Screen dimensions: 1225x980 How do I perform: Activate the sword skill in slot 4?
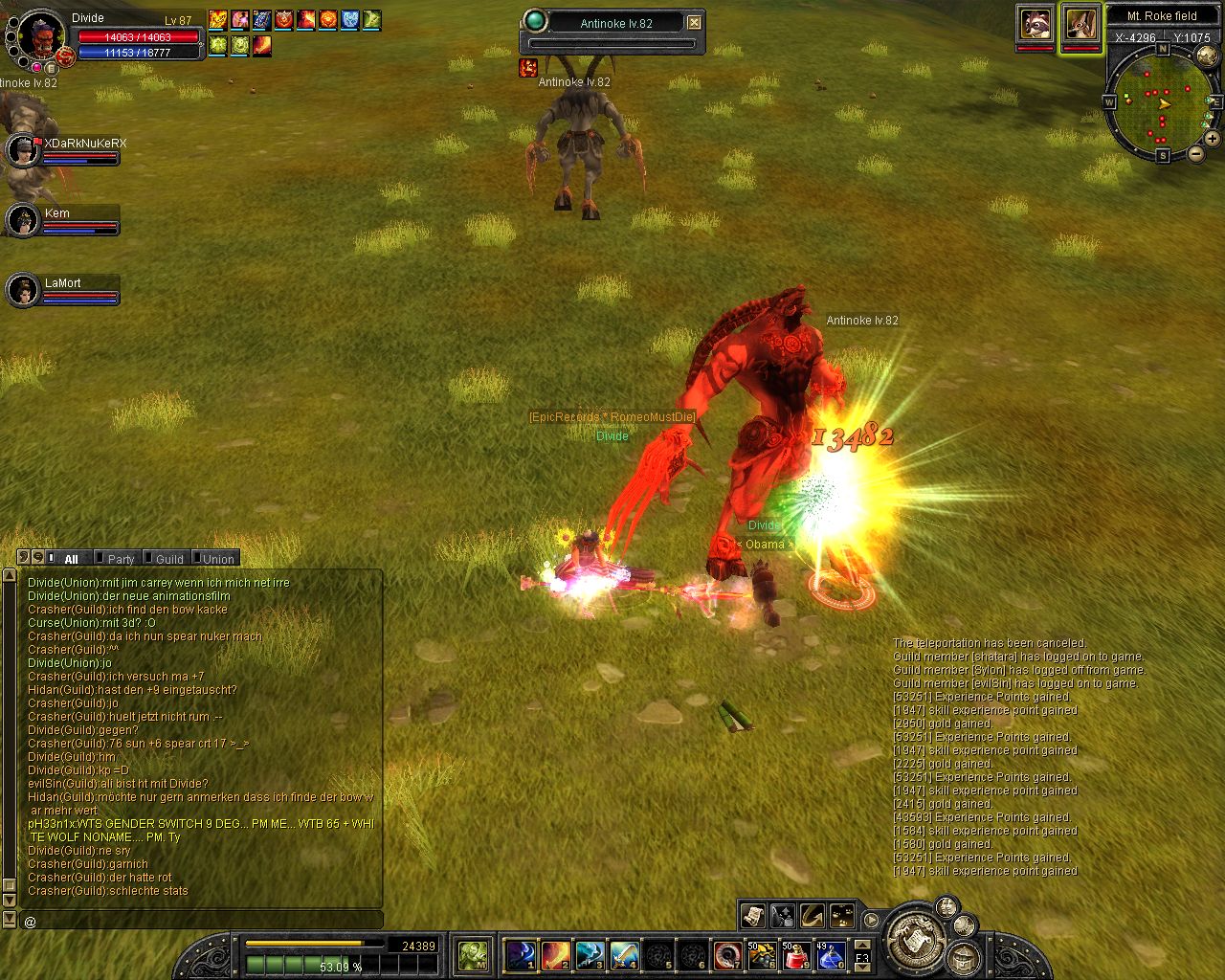624,955
